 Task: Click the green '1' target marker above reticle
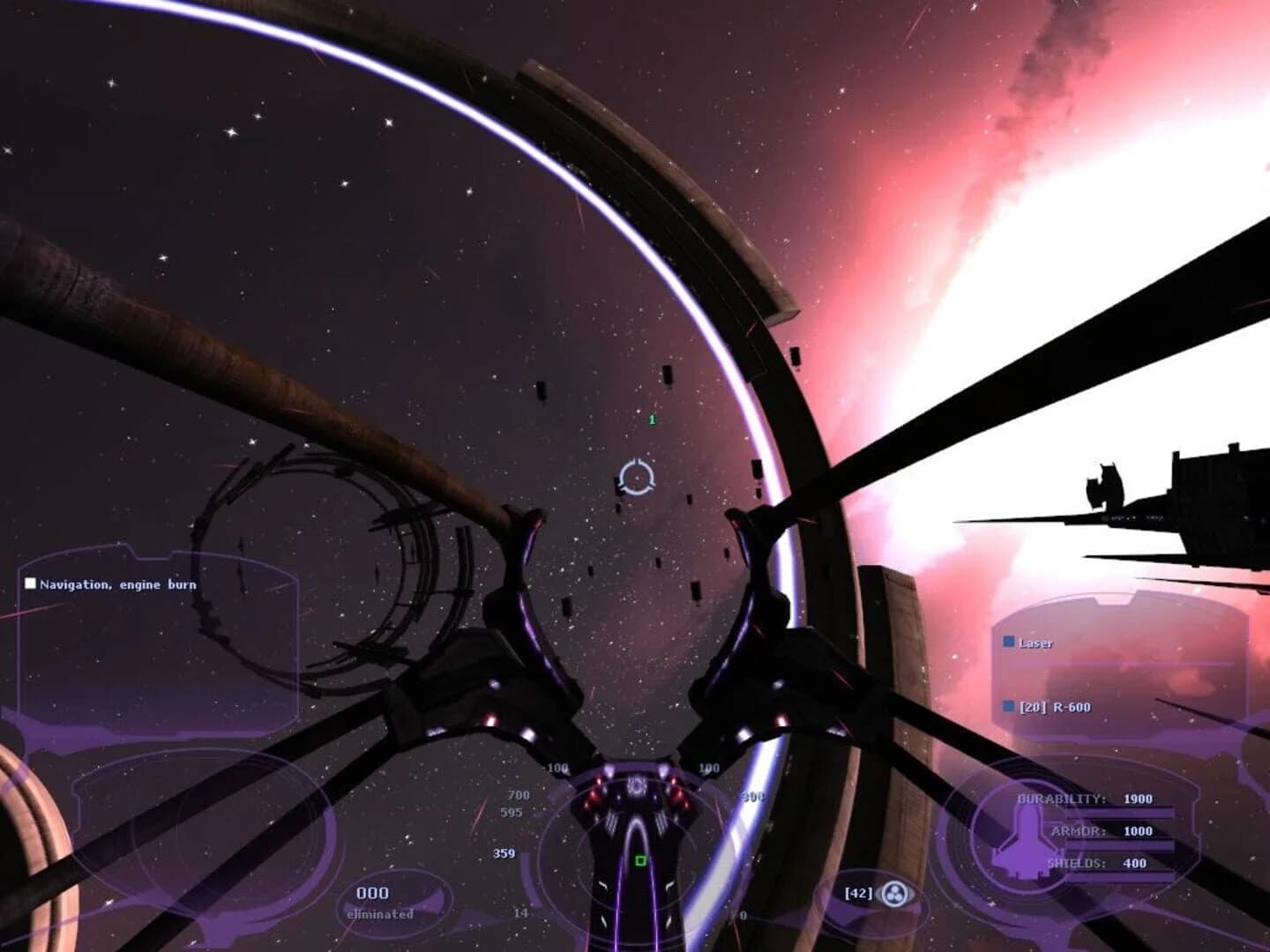click(652, 419)
